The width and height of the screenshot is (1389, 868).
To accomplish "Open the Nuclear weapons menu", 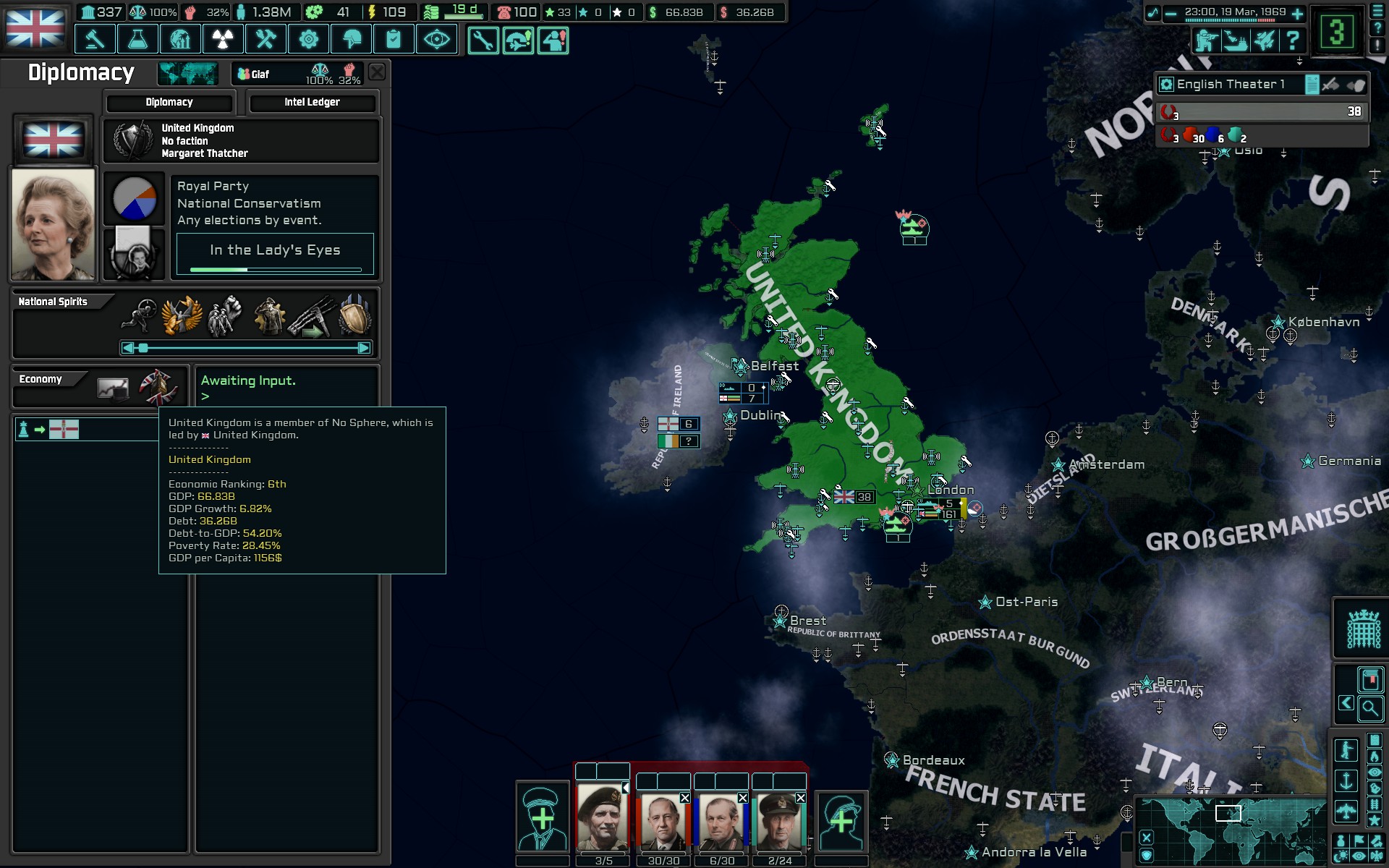I will coord(223,39).
